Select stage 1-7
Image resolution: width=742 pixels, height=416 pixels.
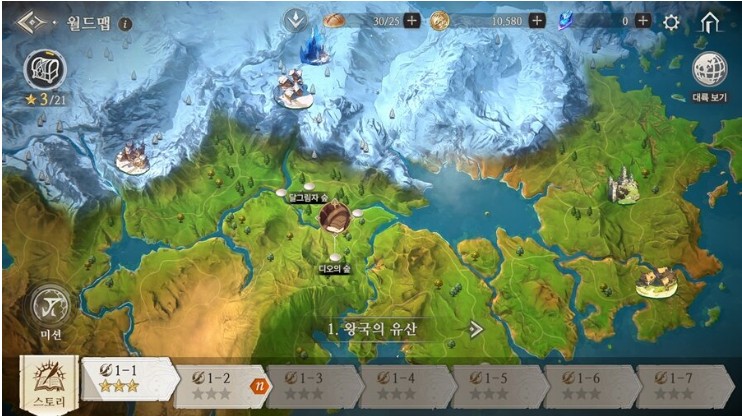click(680, 386)
